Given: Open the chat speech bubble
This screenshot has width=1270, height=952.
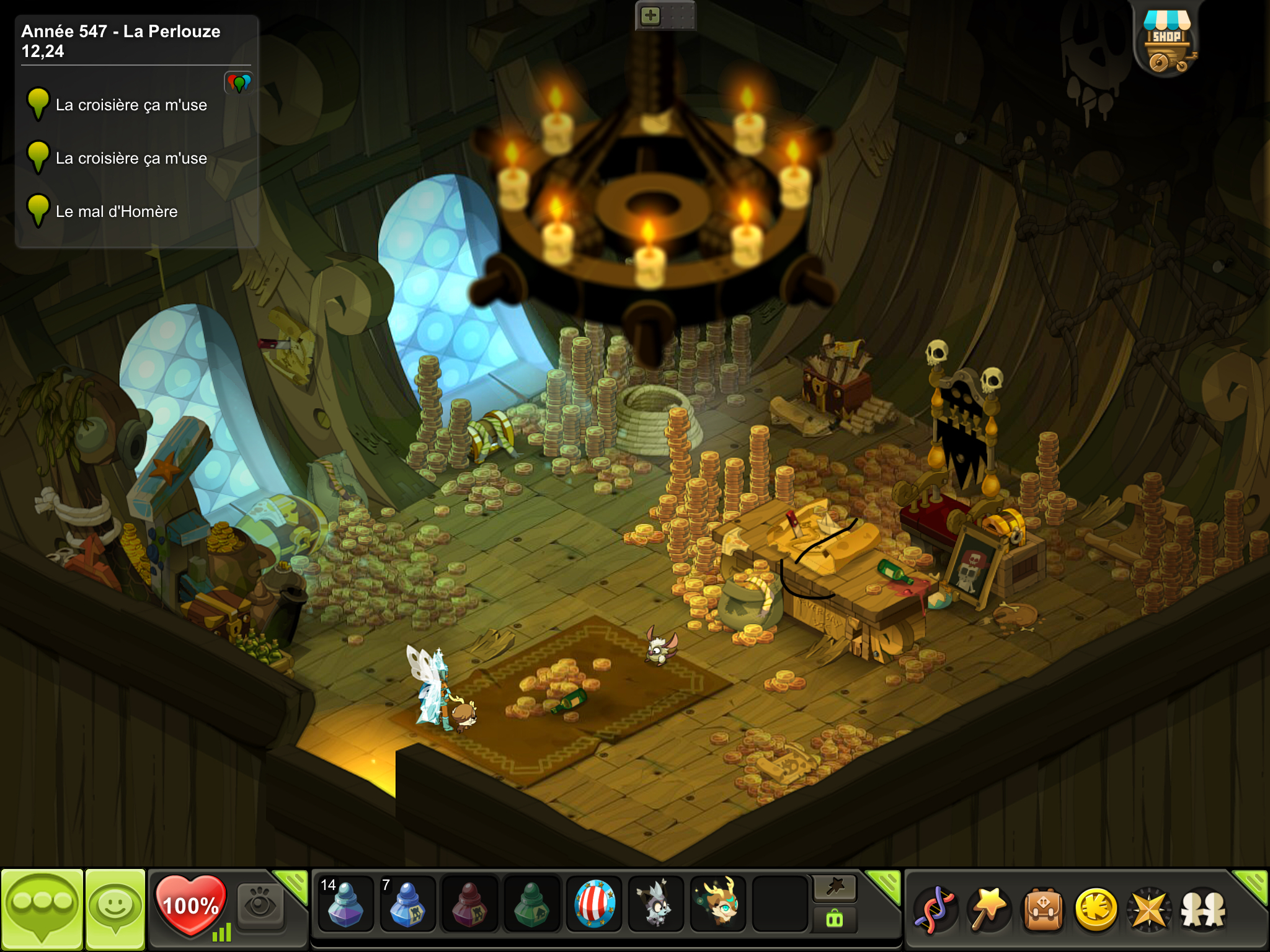Looking at the screenshot, I should 42,907.
